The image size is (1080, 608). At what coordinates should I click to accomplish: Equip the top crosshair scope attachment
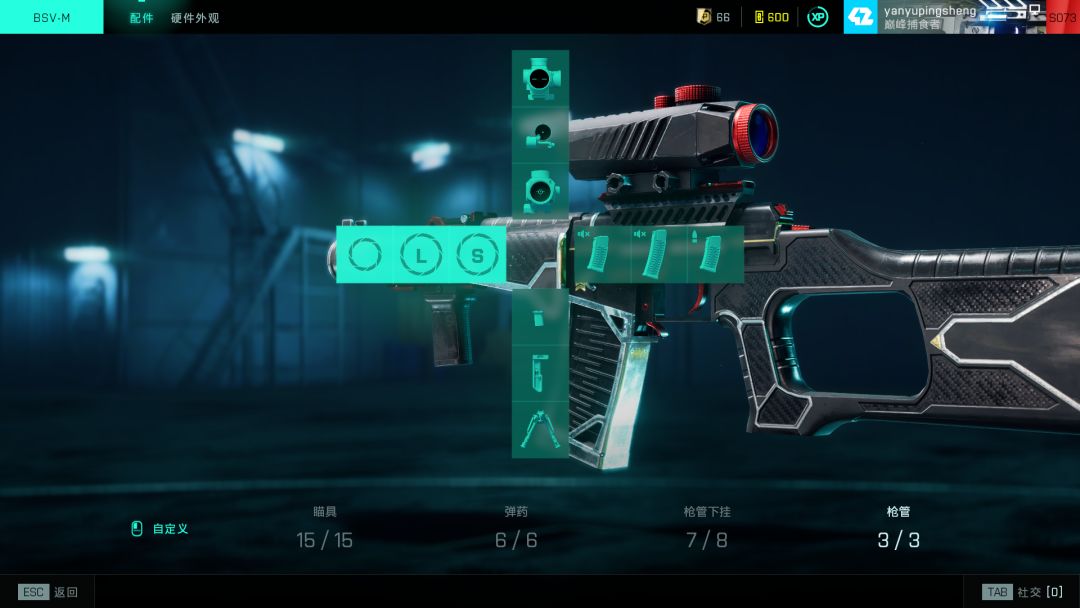click(540, 79)
